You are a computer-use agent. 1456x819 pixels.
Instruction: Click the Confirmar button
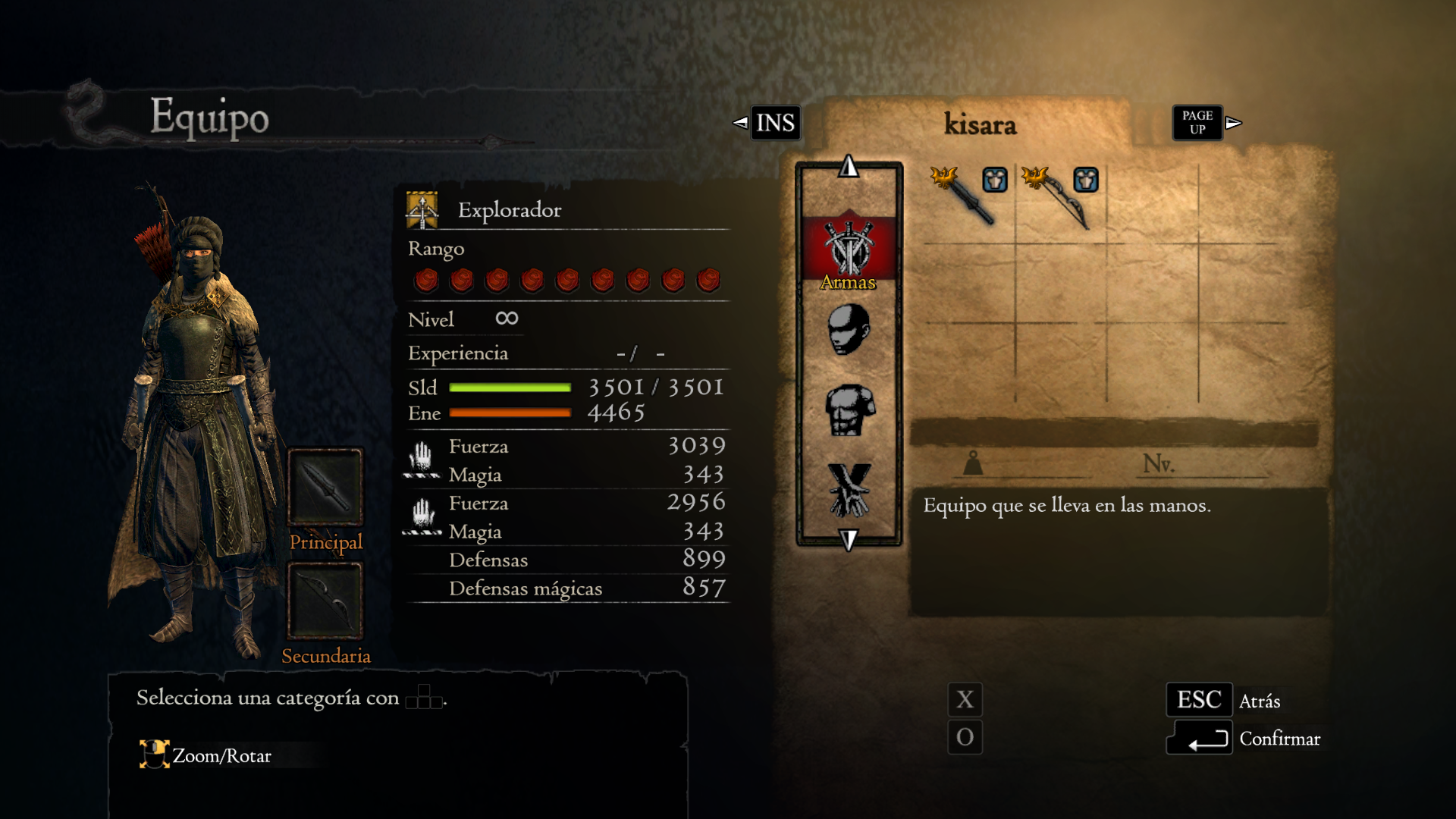point(1199,739)
